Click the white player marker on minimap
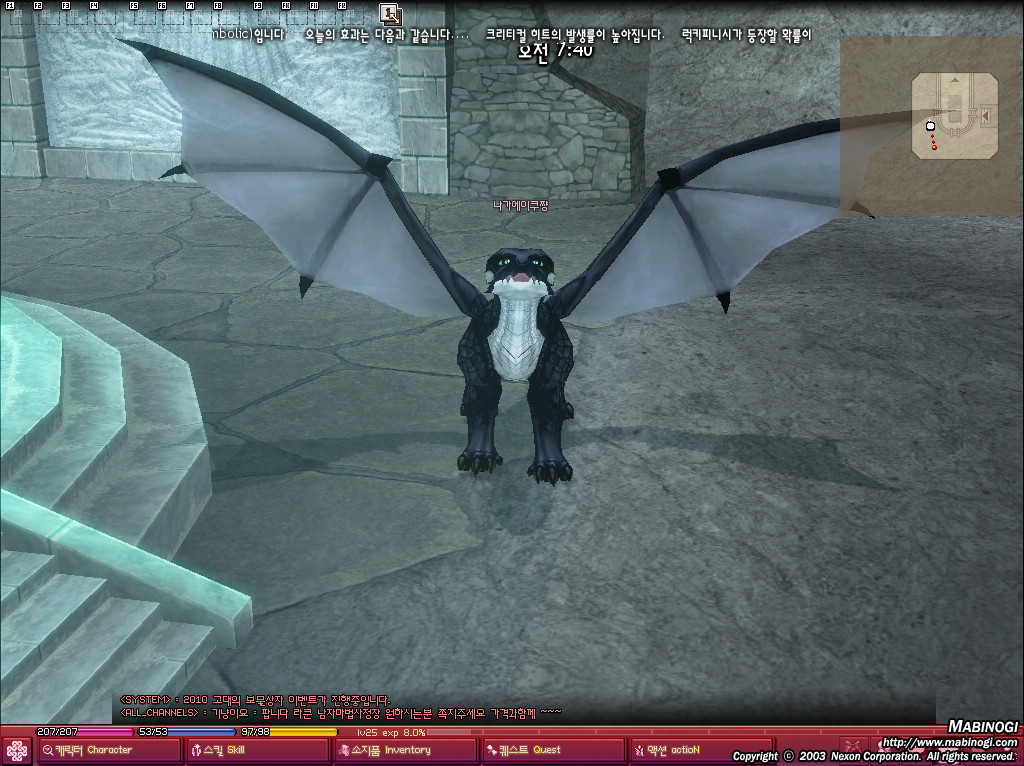 (931, 125)
